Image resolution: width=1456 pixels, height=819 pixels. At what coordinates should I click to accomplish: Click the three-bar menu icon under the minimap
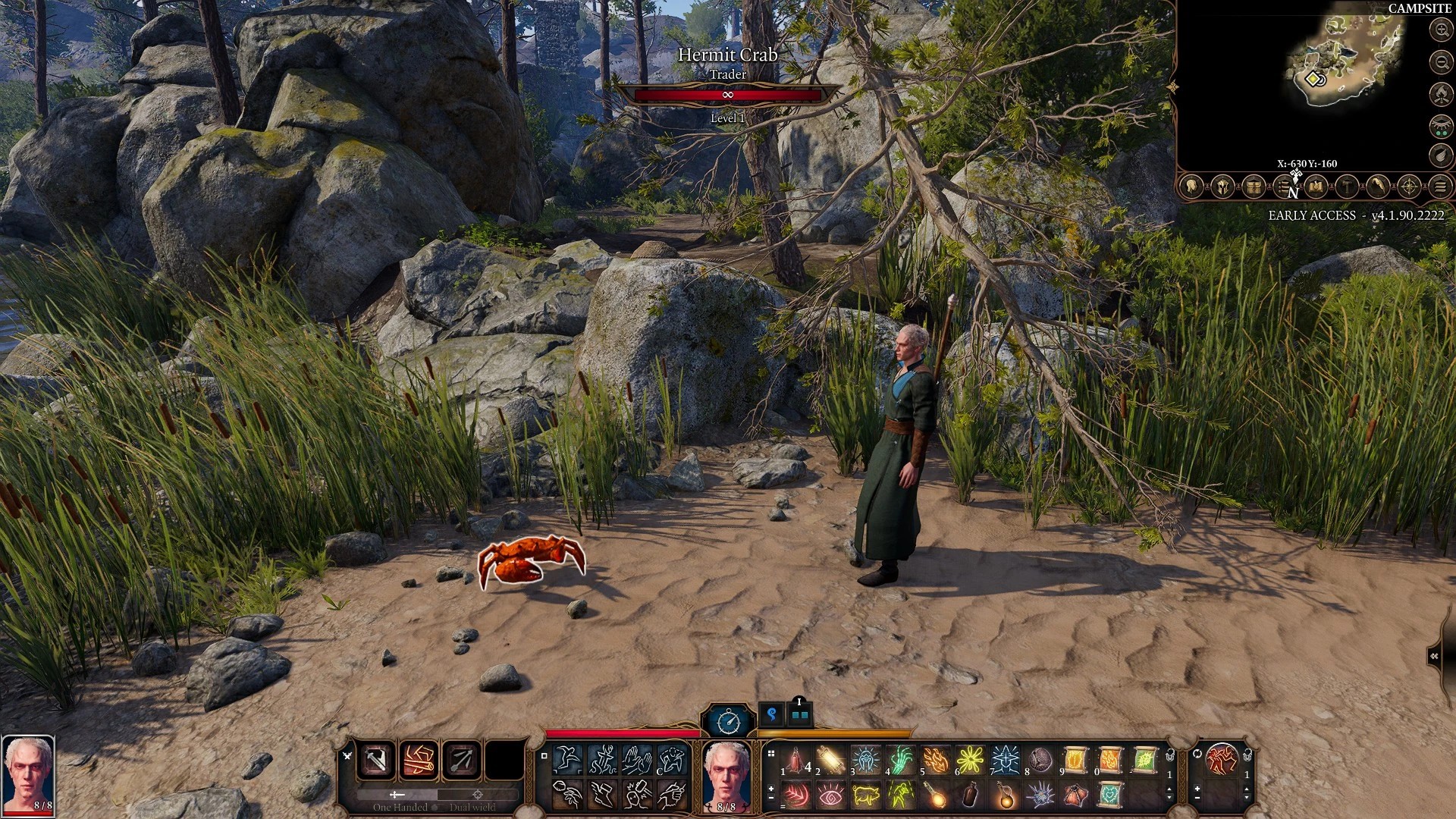click(1441, 187)
